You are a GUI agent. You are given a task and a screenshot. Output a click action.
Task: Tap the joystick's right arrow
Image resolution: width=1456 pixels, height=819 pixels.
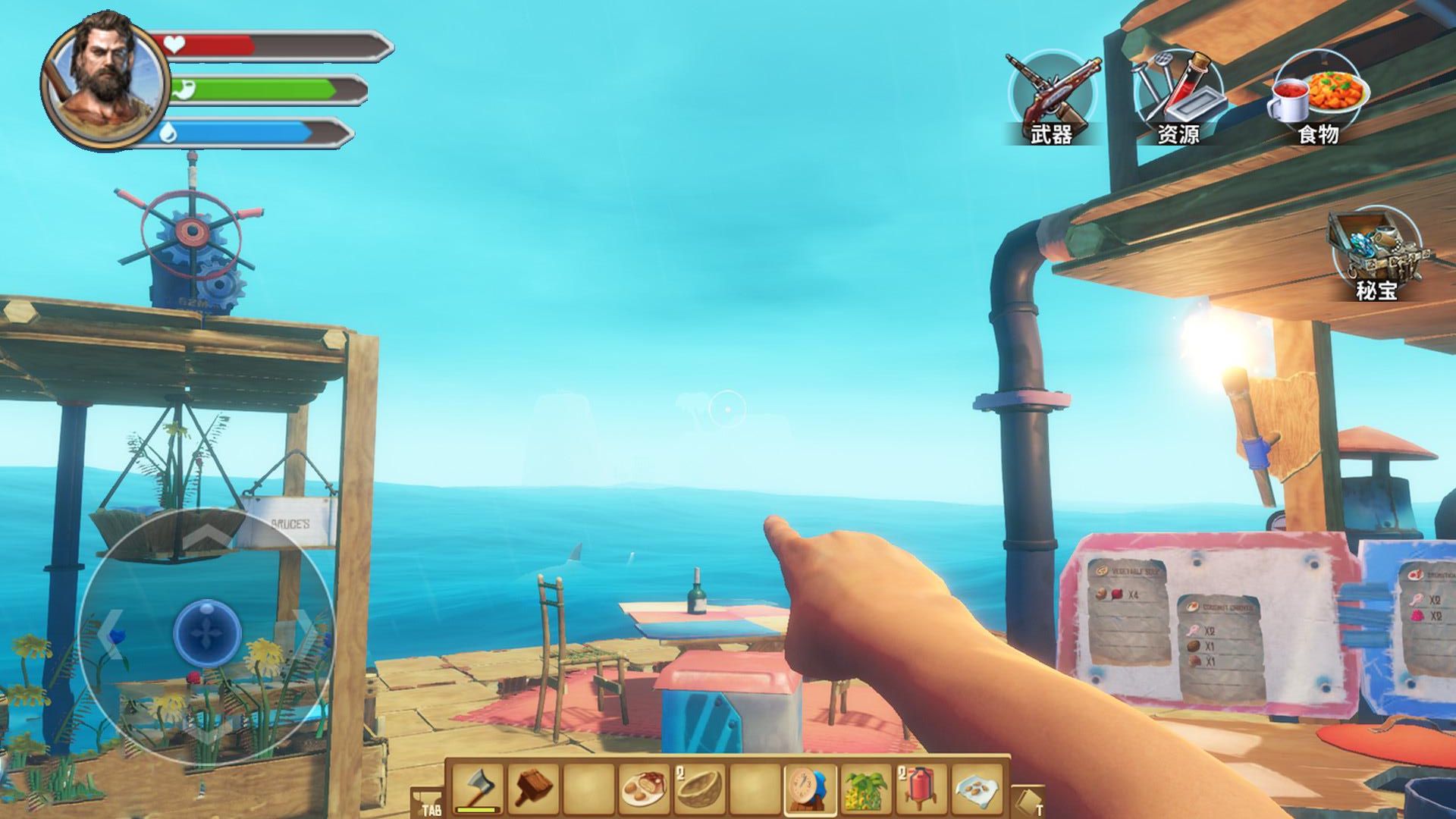(x=304, y=628)
